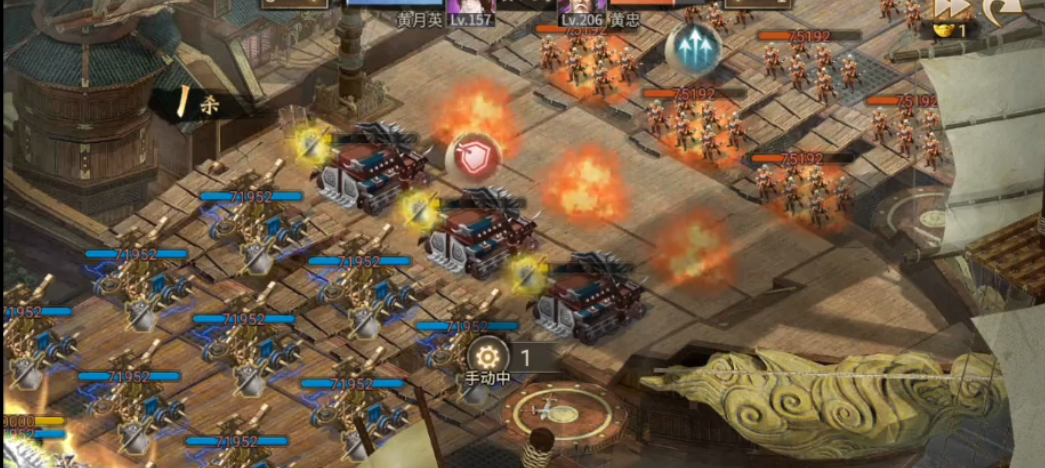Viewport: 1045px width, 468px height.
Task: Toggle the 手动中 manual mode gear
Action: click(487, 357)
